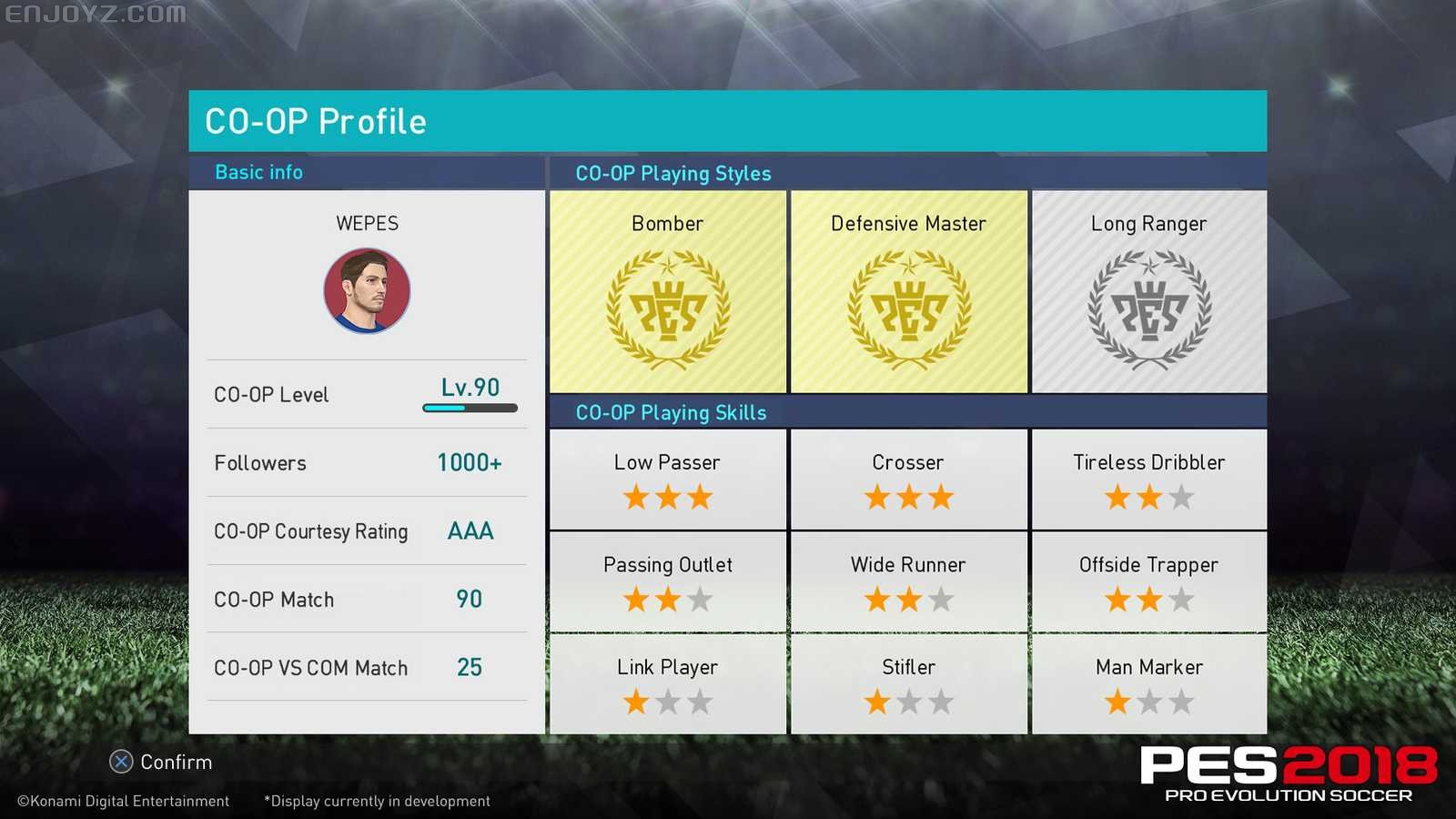Click the Man Marker skill stars

(1148, 702)
